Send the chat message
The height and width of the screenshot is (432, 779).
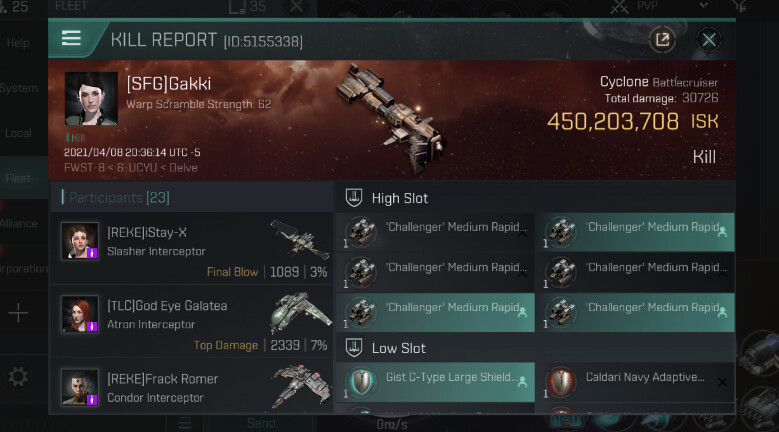261,423
